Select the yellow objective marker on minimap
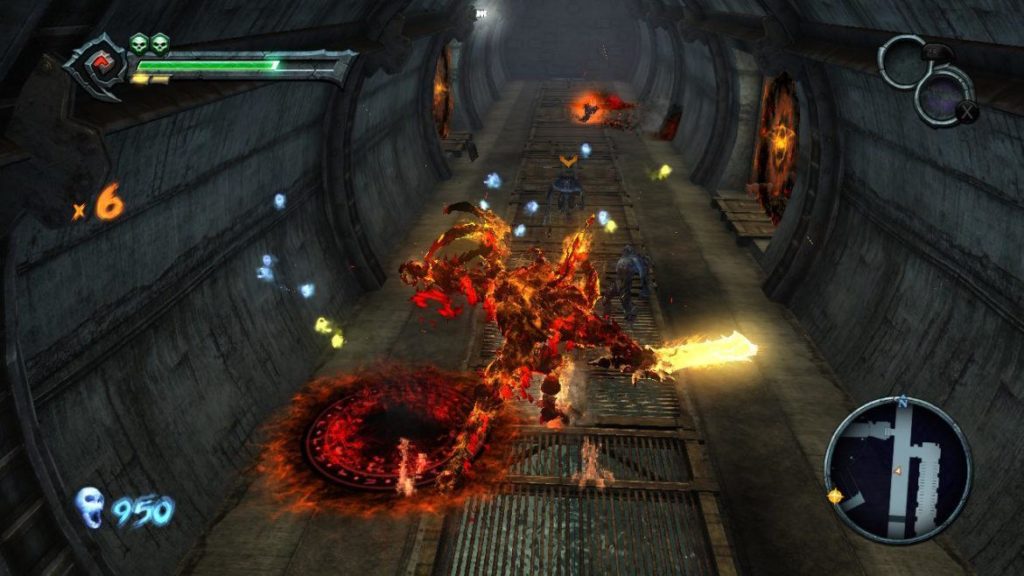 (835, 496)
